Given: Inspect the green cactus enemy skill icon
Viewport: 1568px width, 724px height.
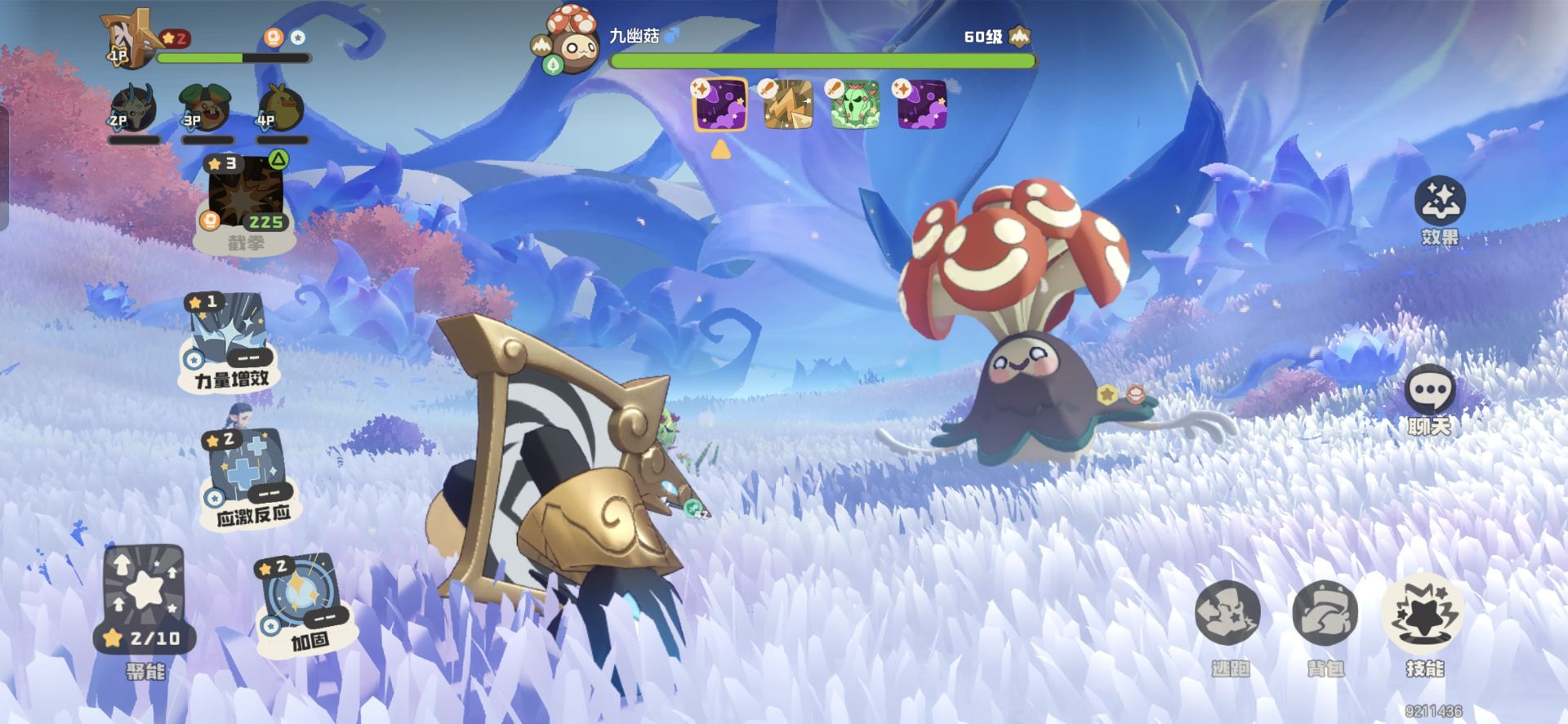Looking at the screenshot, I should (855, 104).
